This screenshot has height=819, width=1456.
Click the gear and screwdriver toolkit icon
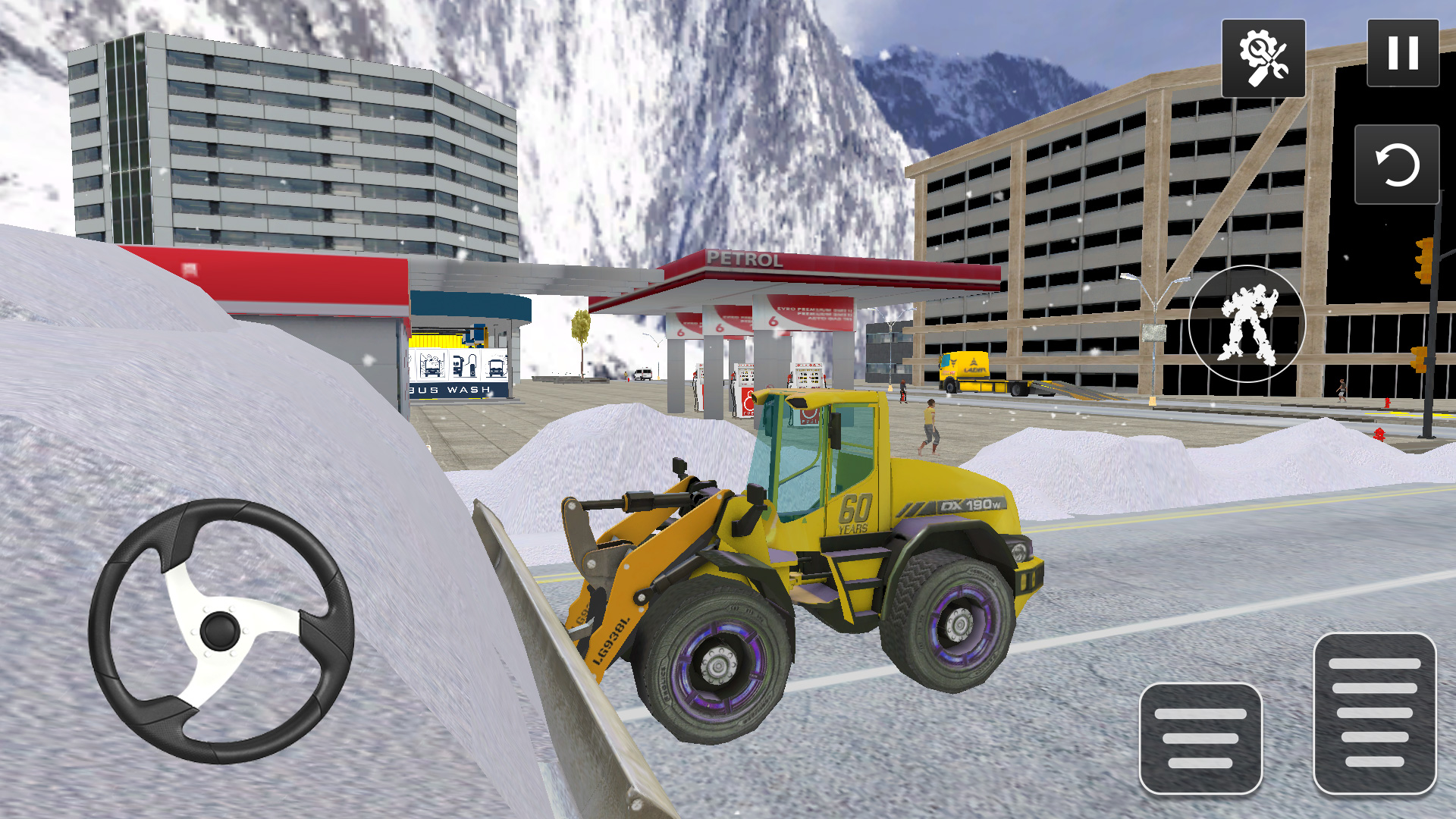(x=1263, y=57)
